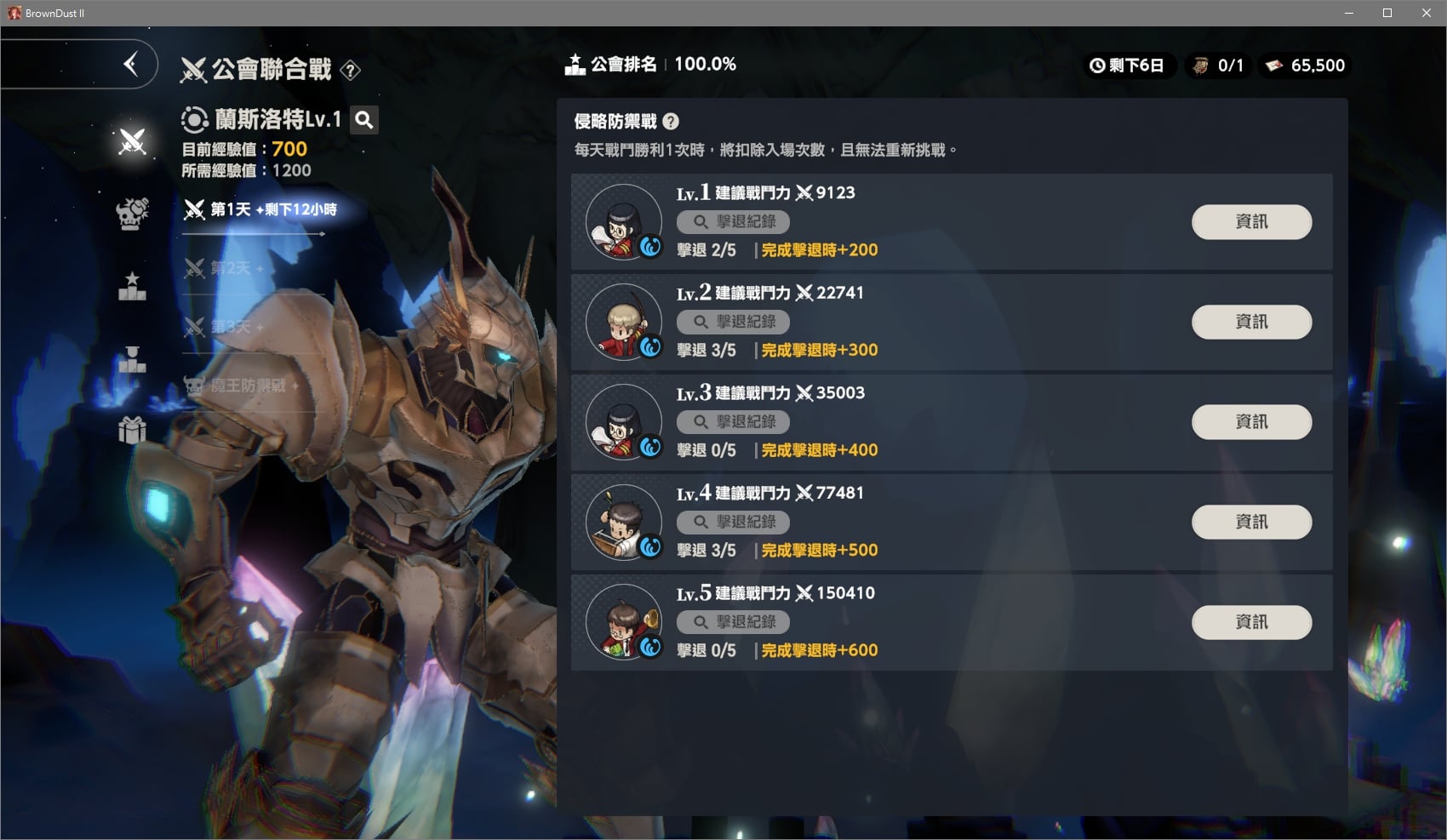Screen dimensions: 1447x840
Task: Select the crossed swords sidebar tab
Action: click(x=132, y=141)
